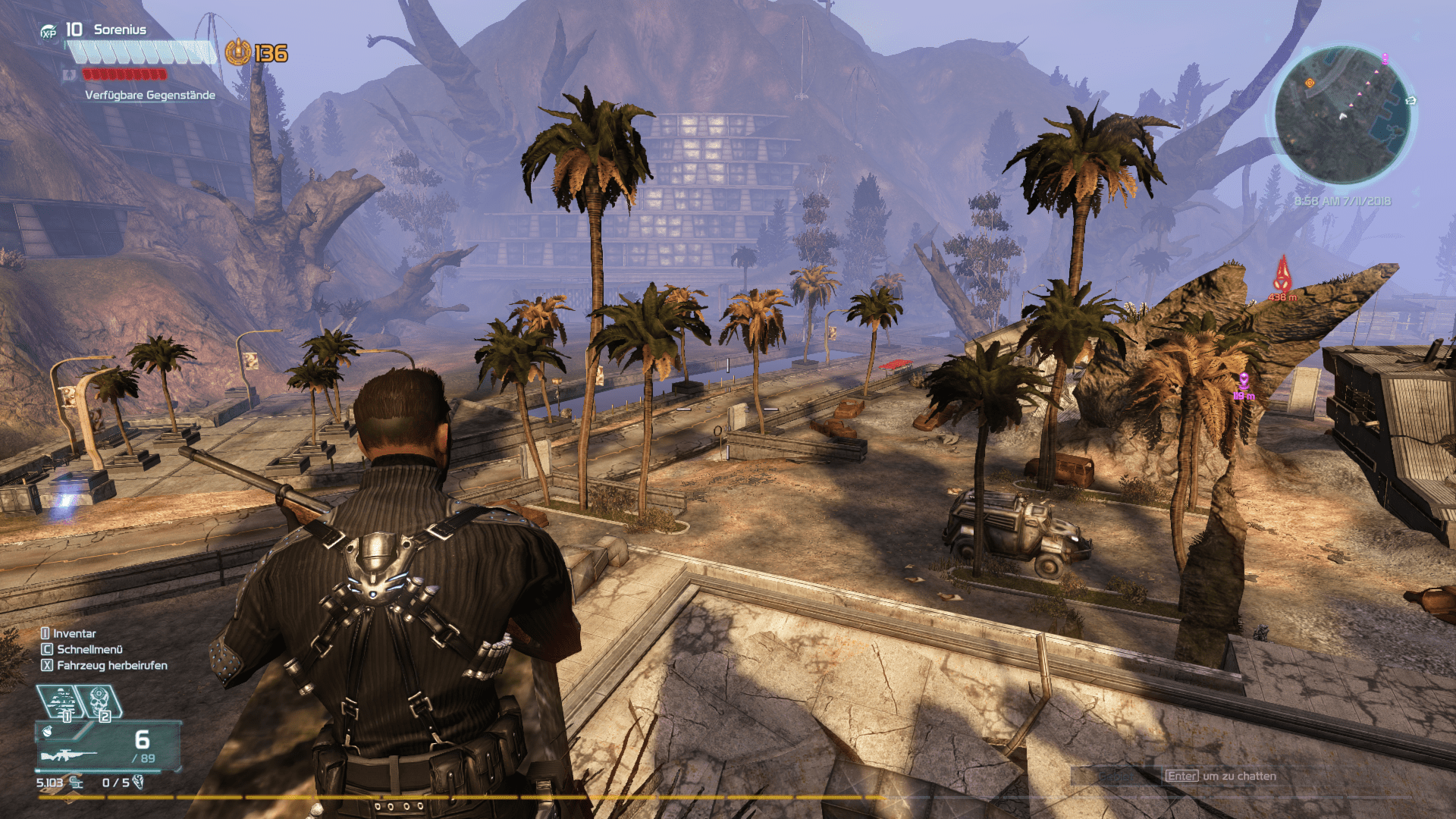Click the pink objective pin on minimap edge
The width and height of the screenshot is (1456, 819).
point(1385,58)
